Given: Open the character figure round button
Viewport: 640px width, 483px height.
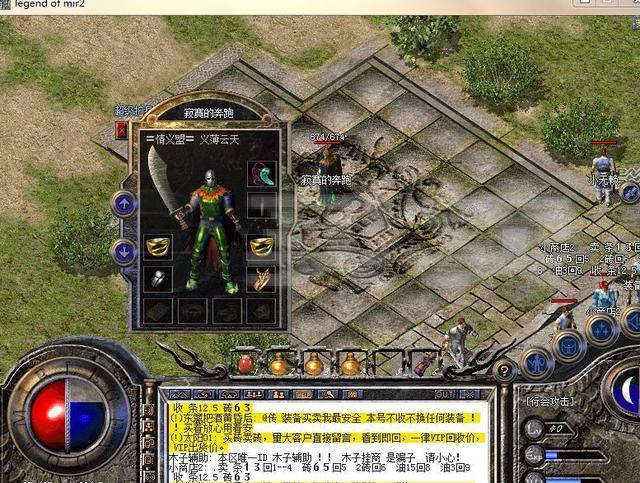Looking at the screenshot, I should tap(536, 362).
